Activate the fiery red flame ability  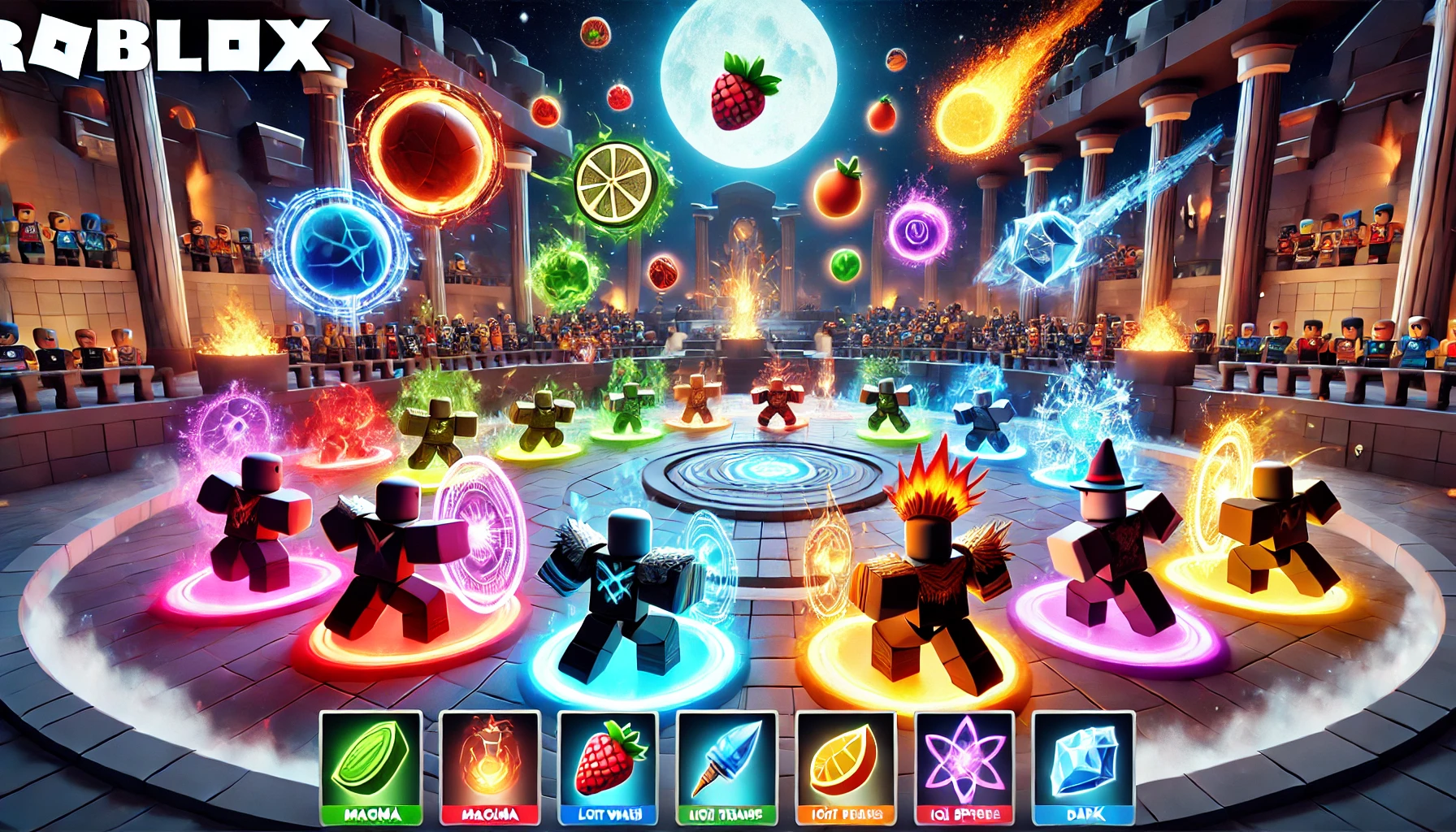pos(490,765)
